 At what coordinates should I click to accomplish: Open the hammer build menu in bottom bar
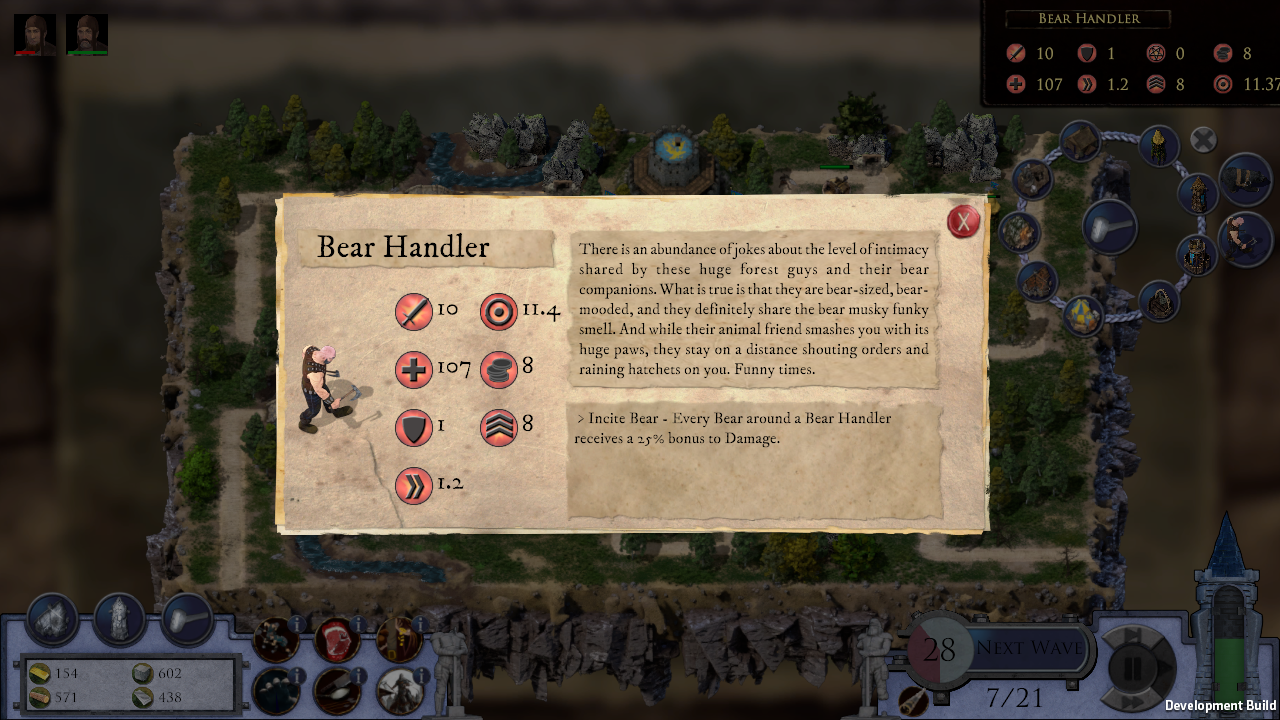click(186, 619)
